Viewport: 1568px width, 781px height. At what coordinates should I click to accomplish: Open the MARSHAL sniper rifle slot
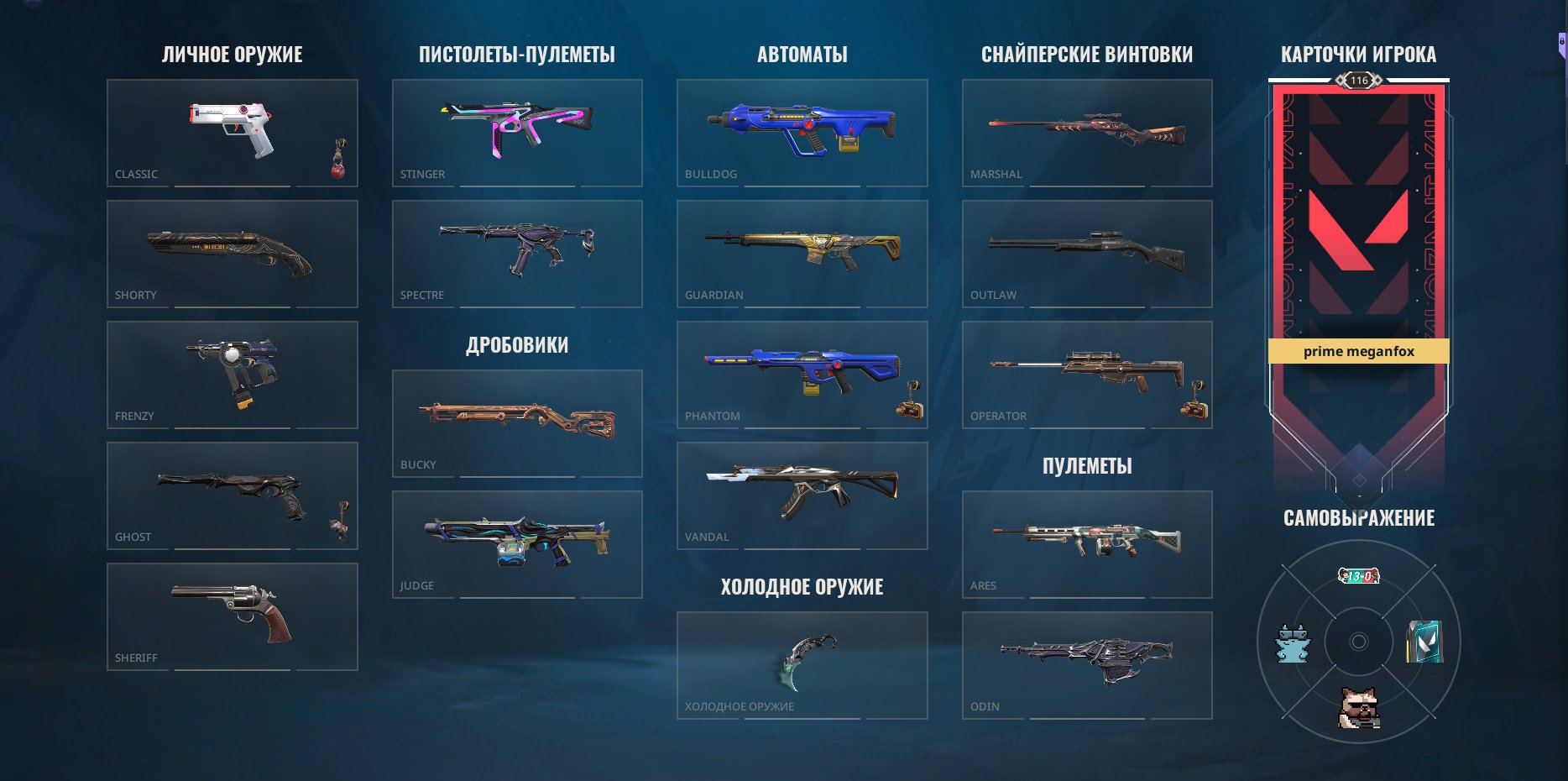click(x=1087, y=132)
